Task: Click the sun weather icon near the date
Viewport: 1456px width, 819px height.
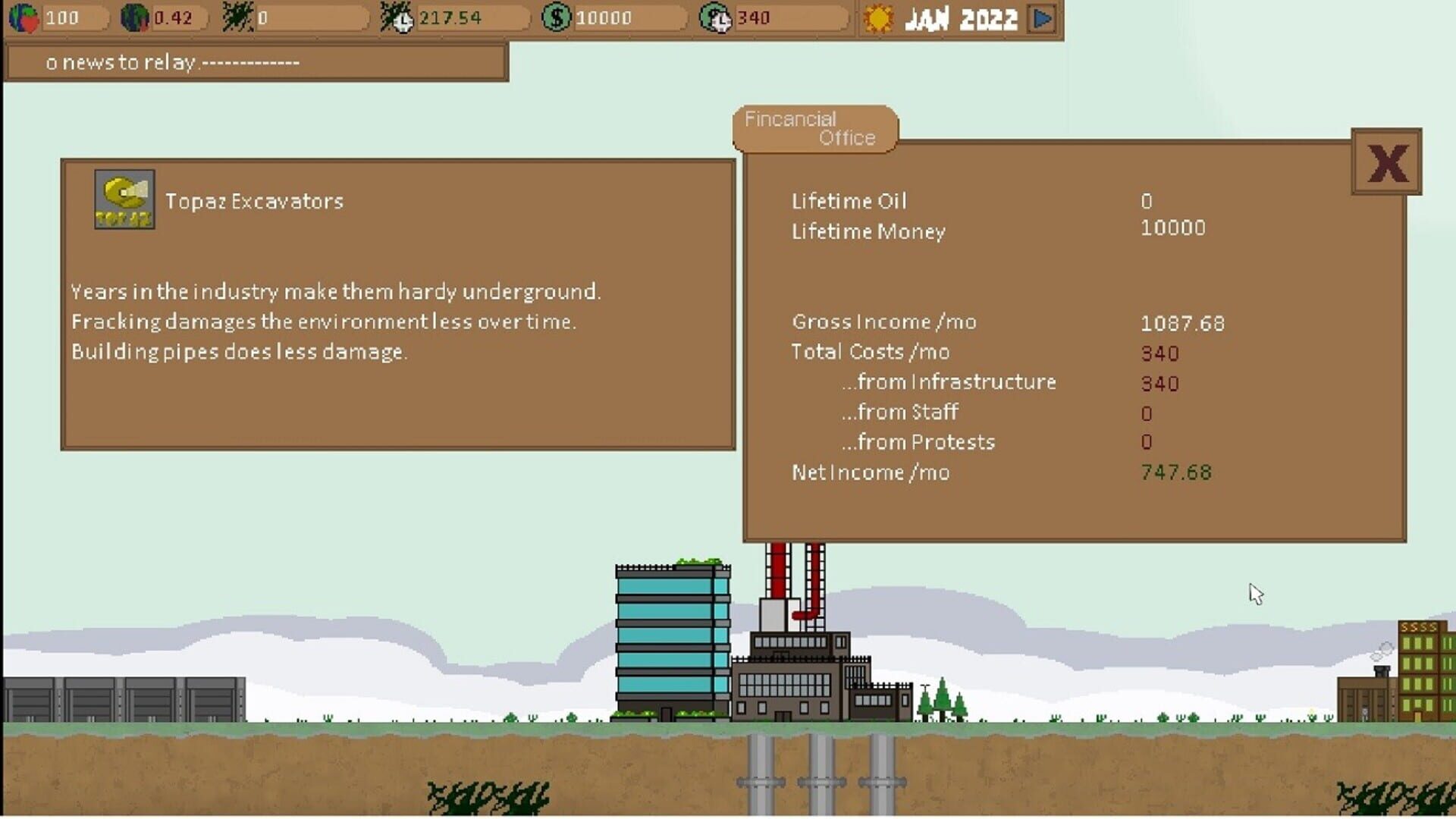Action: pyautogui.click(x=878, y=18)
